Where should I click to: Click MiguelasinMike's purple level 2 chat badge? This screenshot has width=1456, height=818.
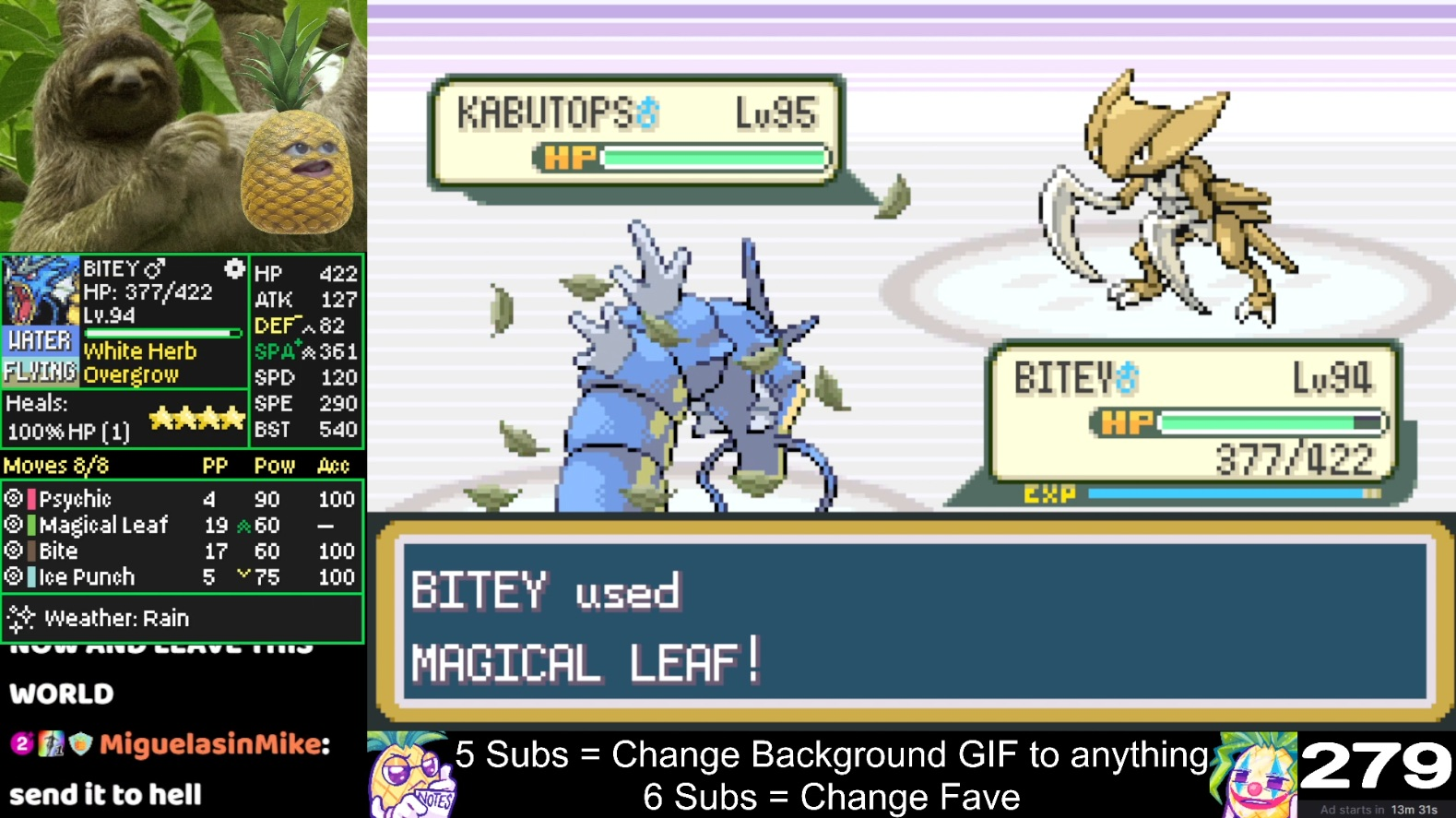(18, 741)
